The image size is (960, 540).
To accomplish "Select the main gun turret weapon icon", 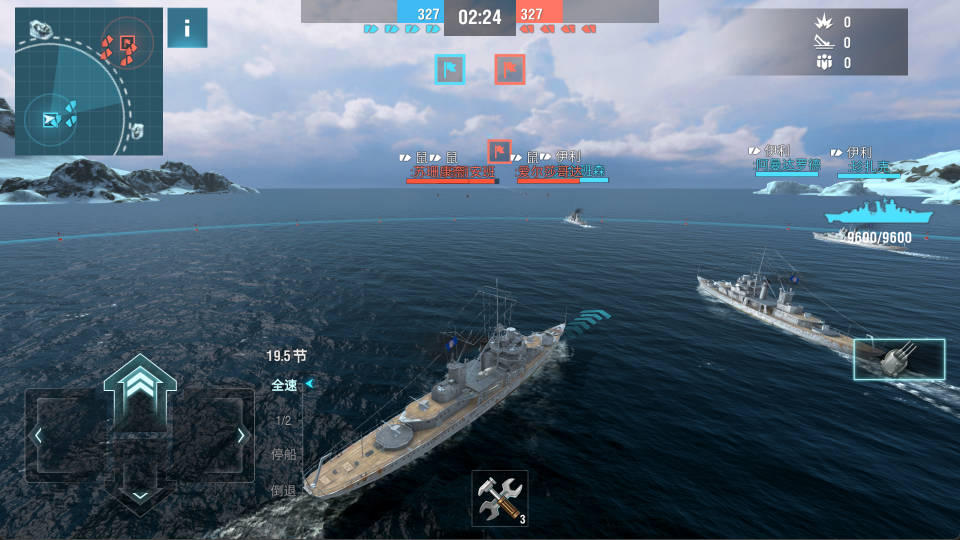I will [x=899, y=360].
